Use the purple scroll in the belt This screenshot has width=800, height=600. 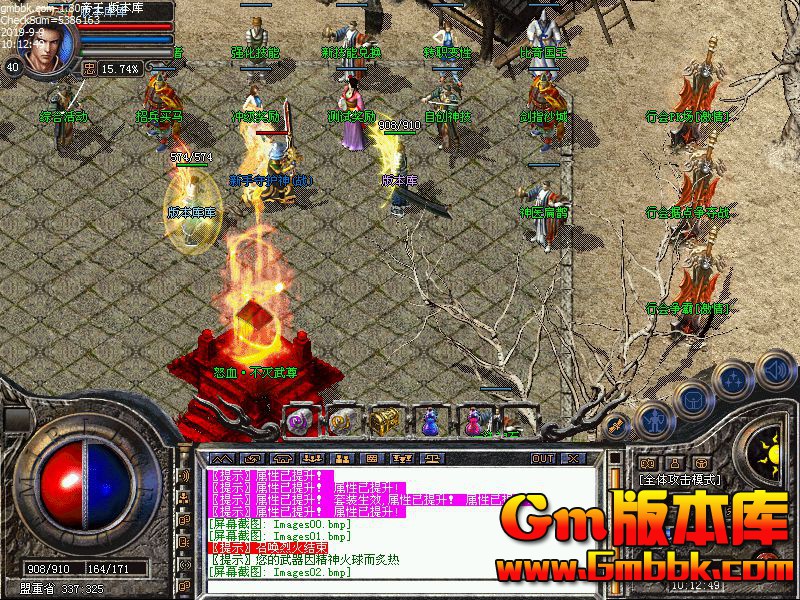pyautogui.click(x=302, y=421)
